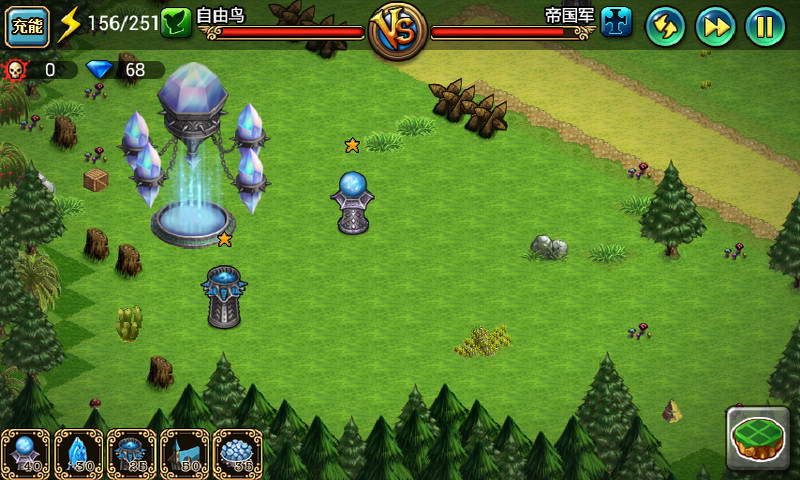
Task: Tap the 充能 recharge button
Action: (28, 26)
